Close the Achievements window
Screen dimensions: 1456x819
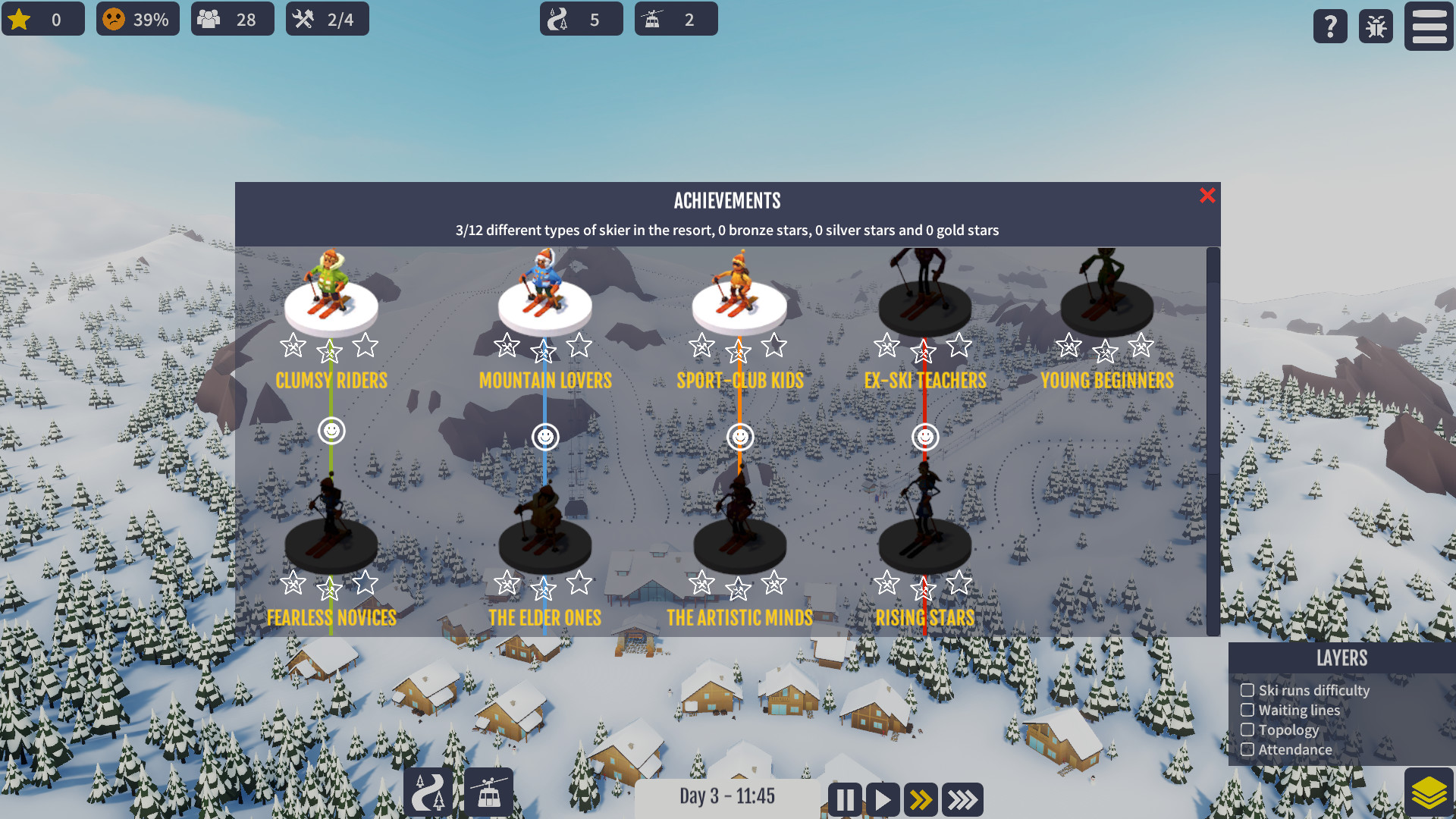(x=1207, y=196)
